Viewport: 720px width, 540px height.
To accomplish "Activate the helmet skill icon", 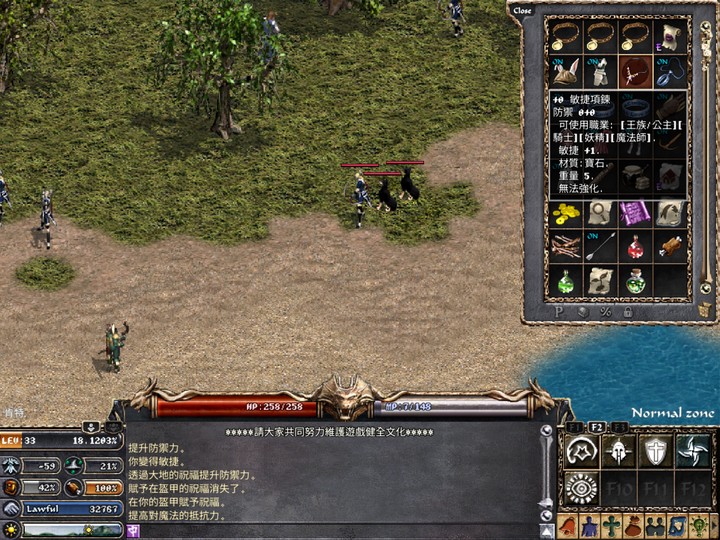I will pos(616,451).
